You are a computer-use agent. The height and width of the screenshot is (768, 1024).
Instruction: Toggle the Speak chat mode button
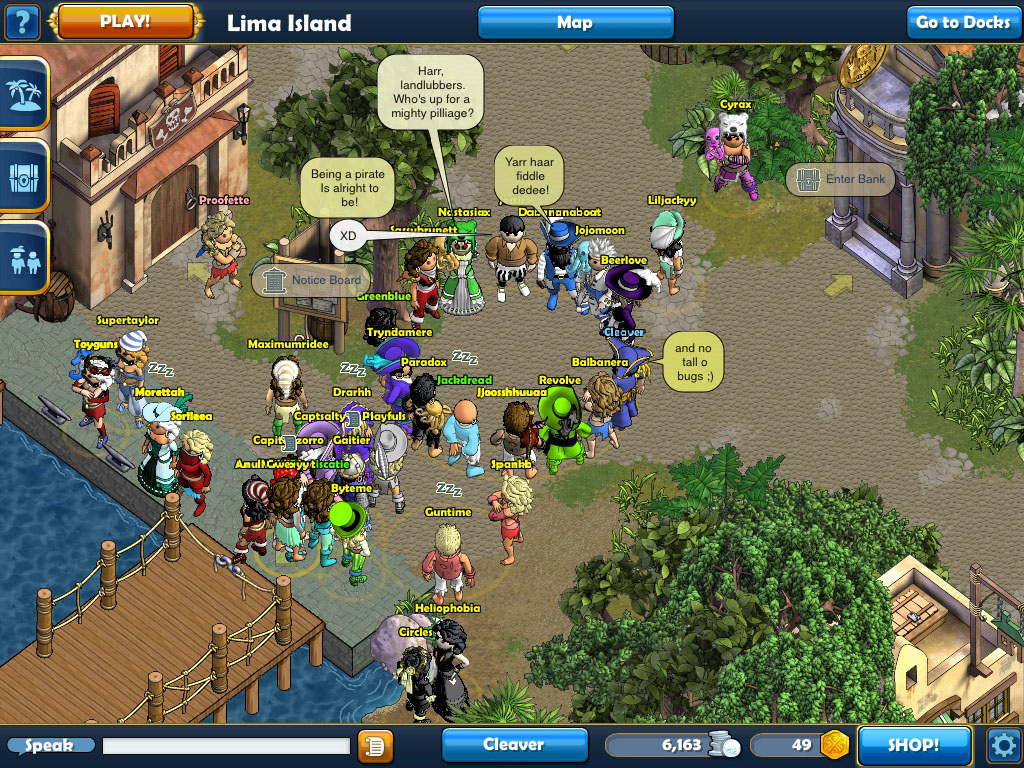click(50, 746)
